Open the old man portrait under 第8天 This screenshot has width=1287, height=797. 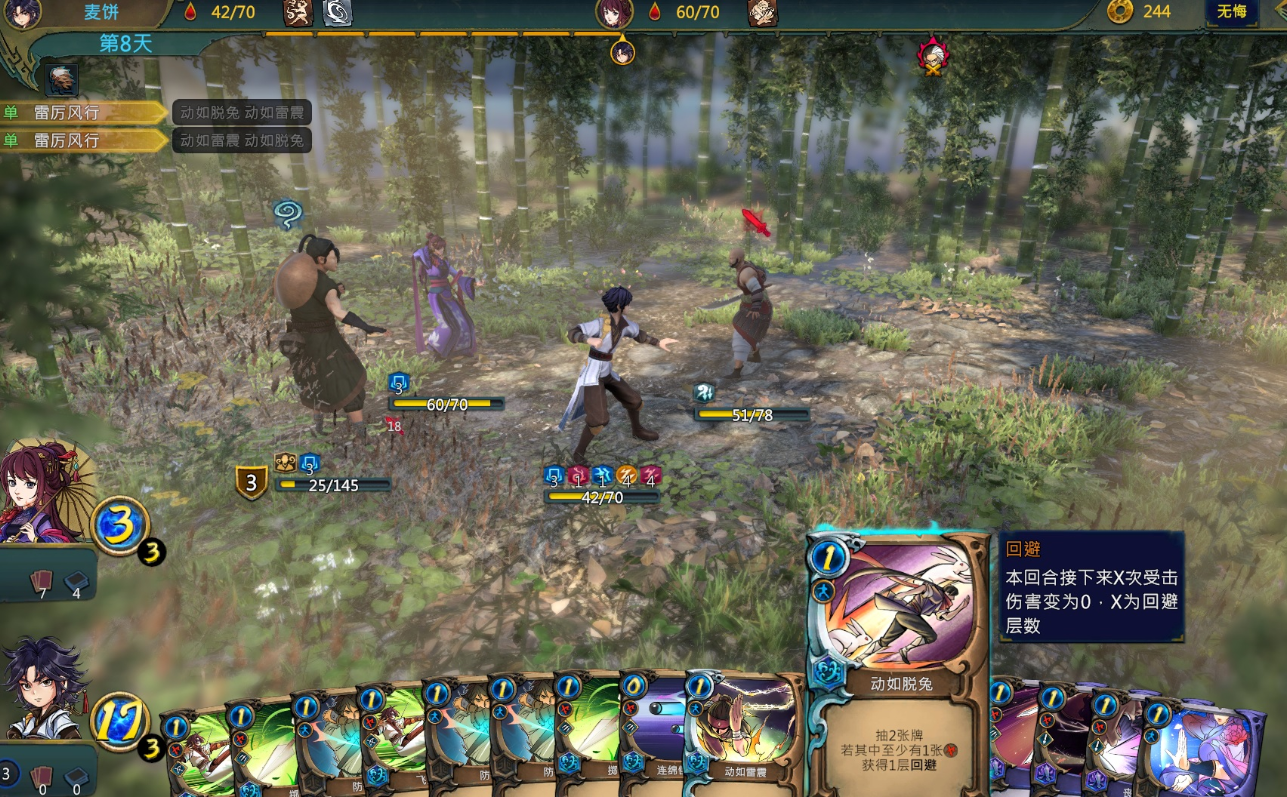pyautogui.click(x=62, y=79)
